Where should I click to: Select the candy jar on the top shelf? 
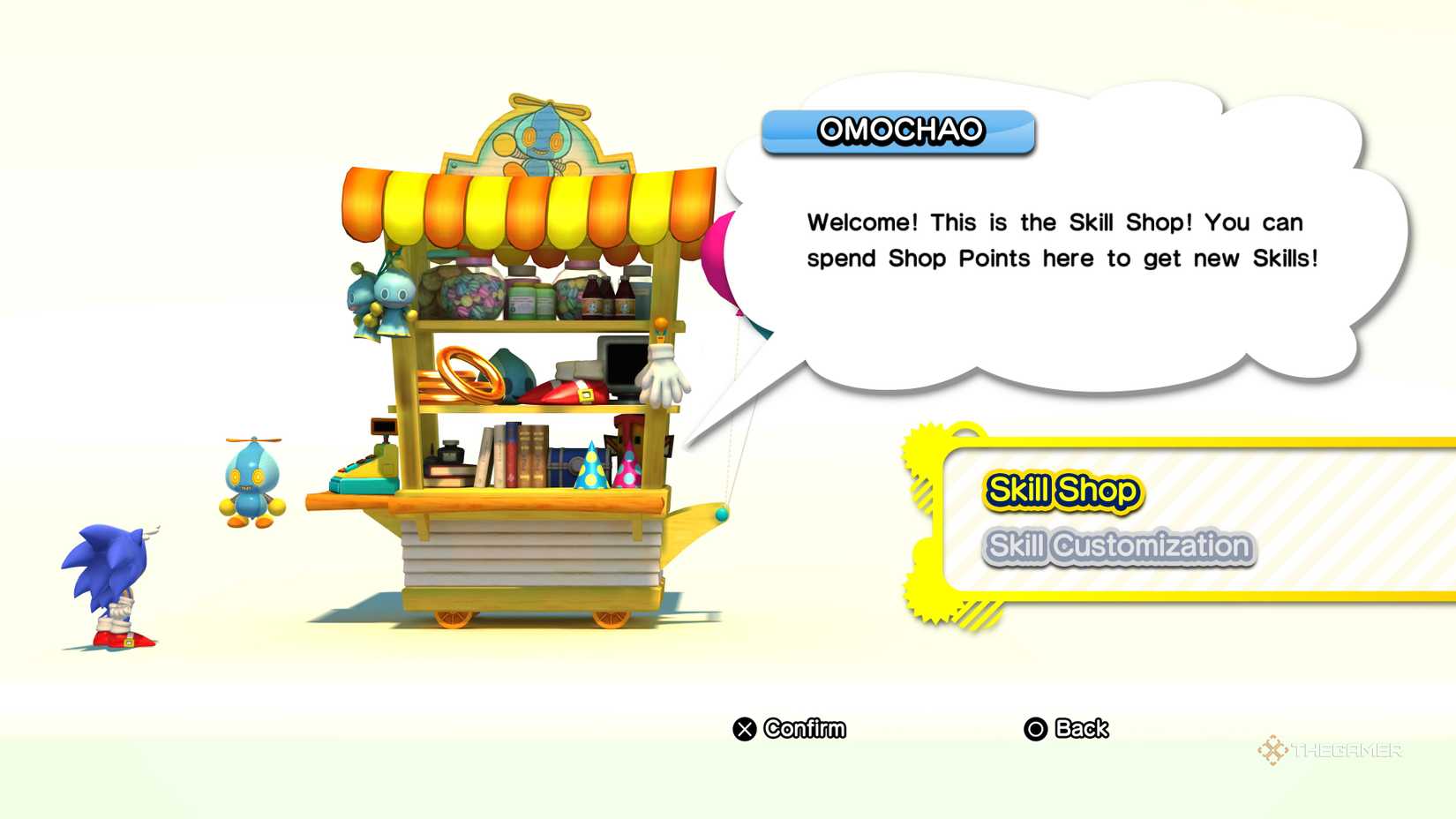coord(469,296)
